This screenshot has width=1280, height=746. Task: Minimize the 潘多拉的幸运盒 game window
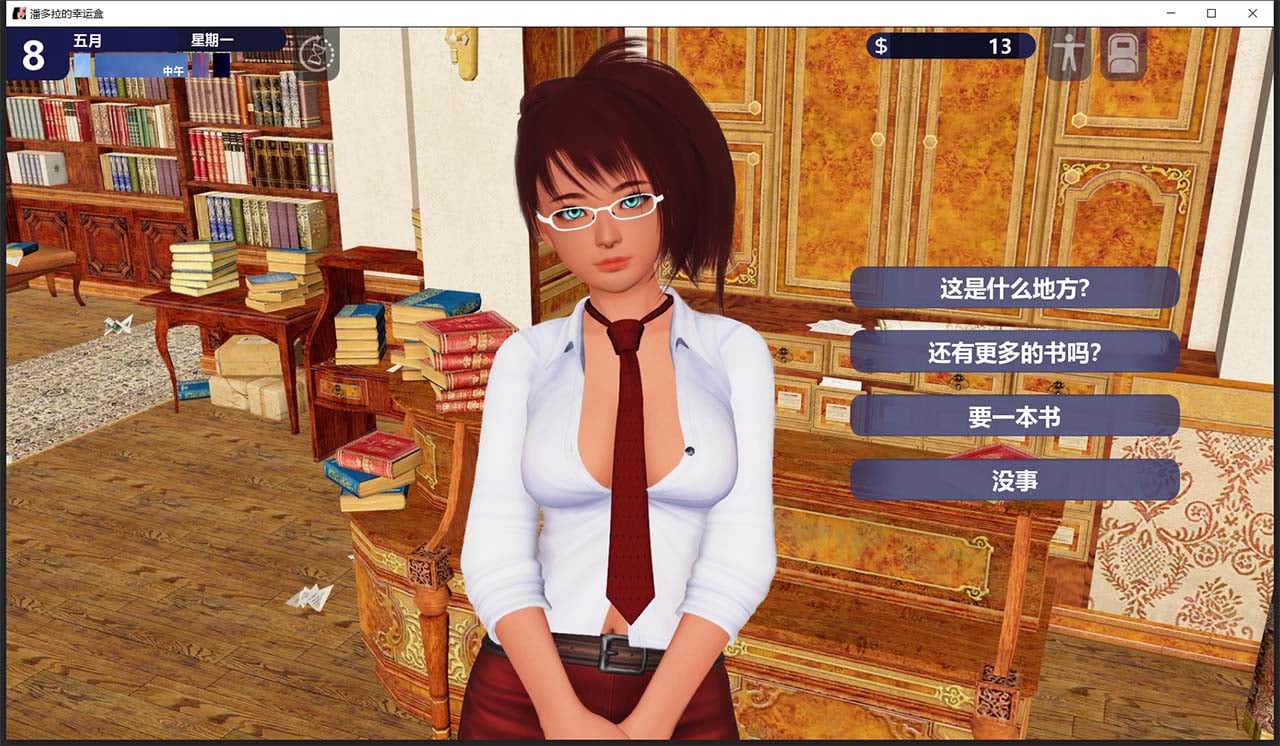pos(1170,13)
